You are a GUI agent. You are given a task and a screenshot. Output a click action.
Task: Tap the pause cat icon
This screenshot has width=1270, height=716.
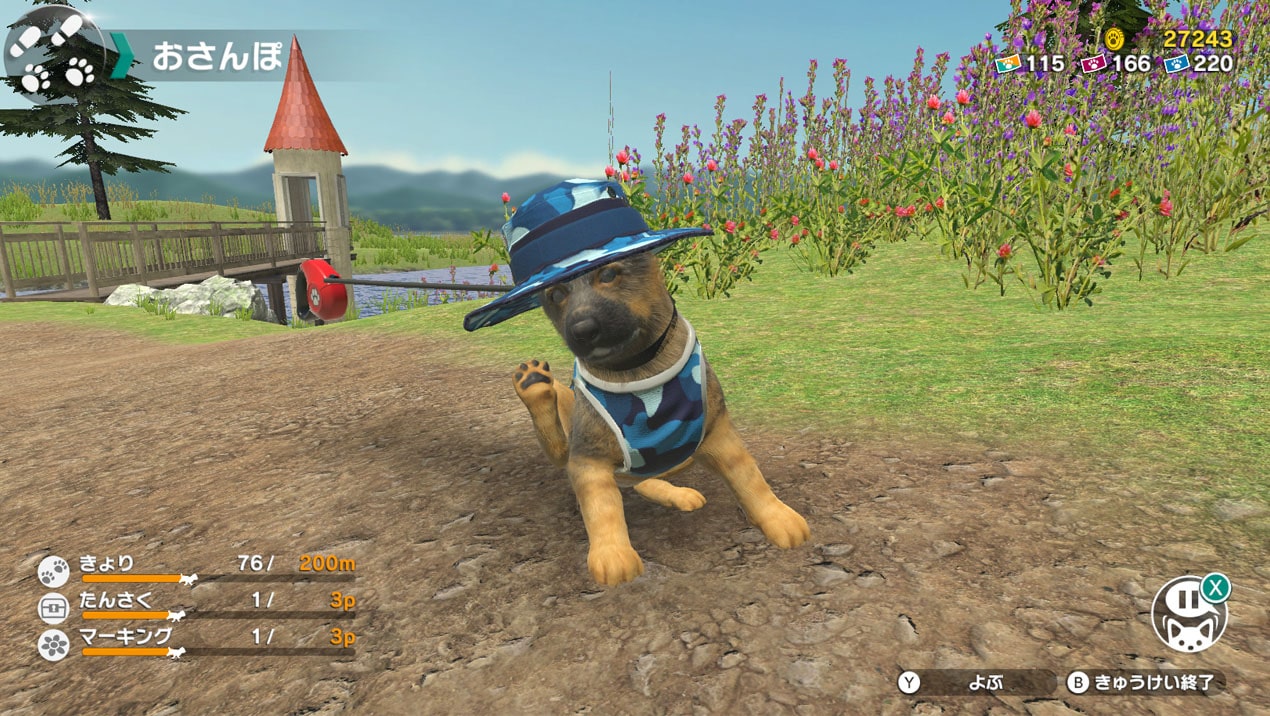point(1188,614)
